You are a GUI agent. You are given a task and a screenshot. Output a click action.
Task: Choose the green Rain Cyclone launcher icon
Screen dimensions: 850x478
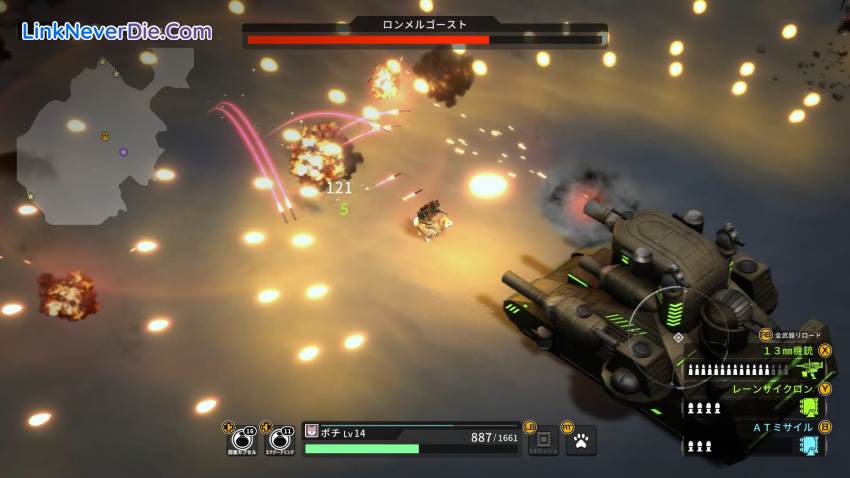(809, 407)
